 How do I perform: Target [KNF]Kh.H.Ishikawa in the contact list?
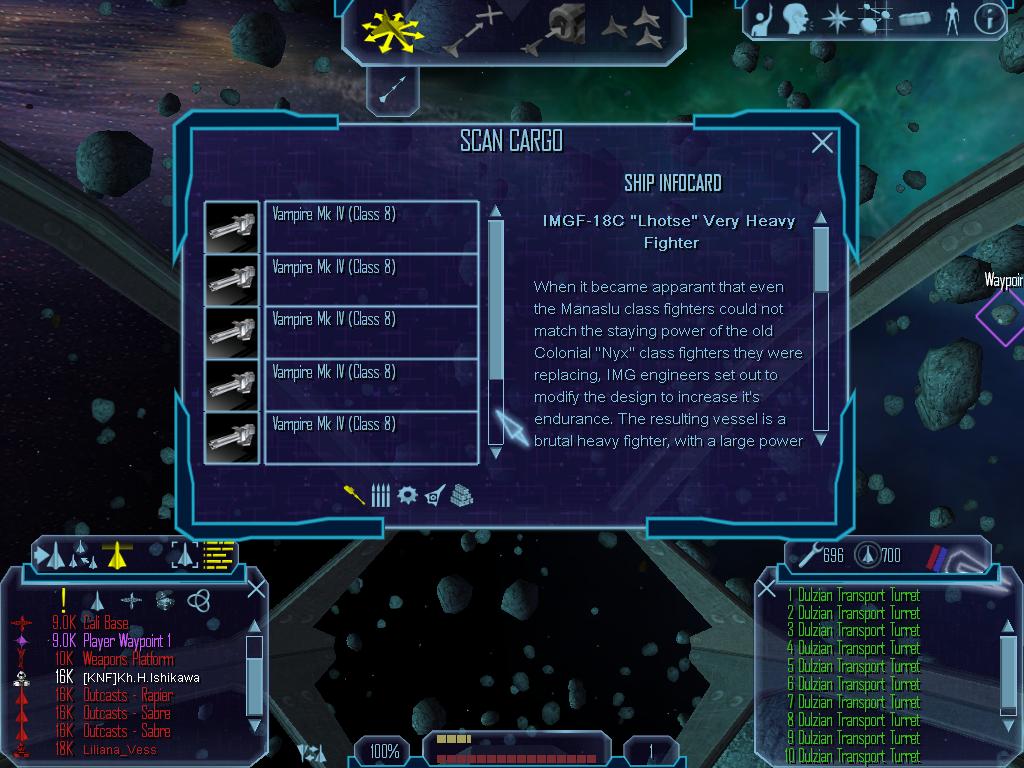point(140,677)
